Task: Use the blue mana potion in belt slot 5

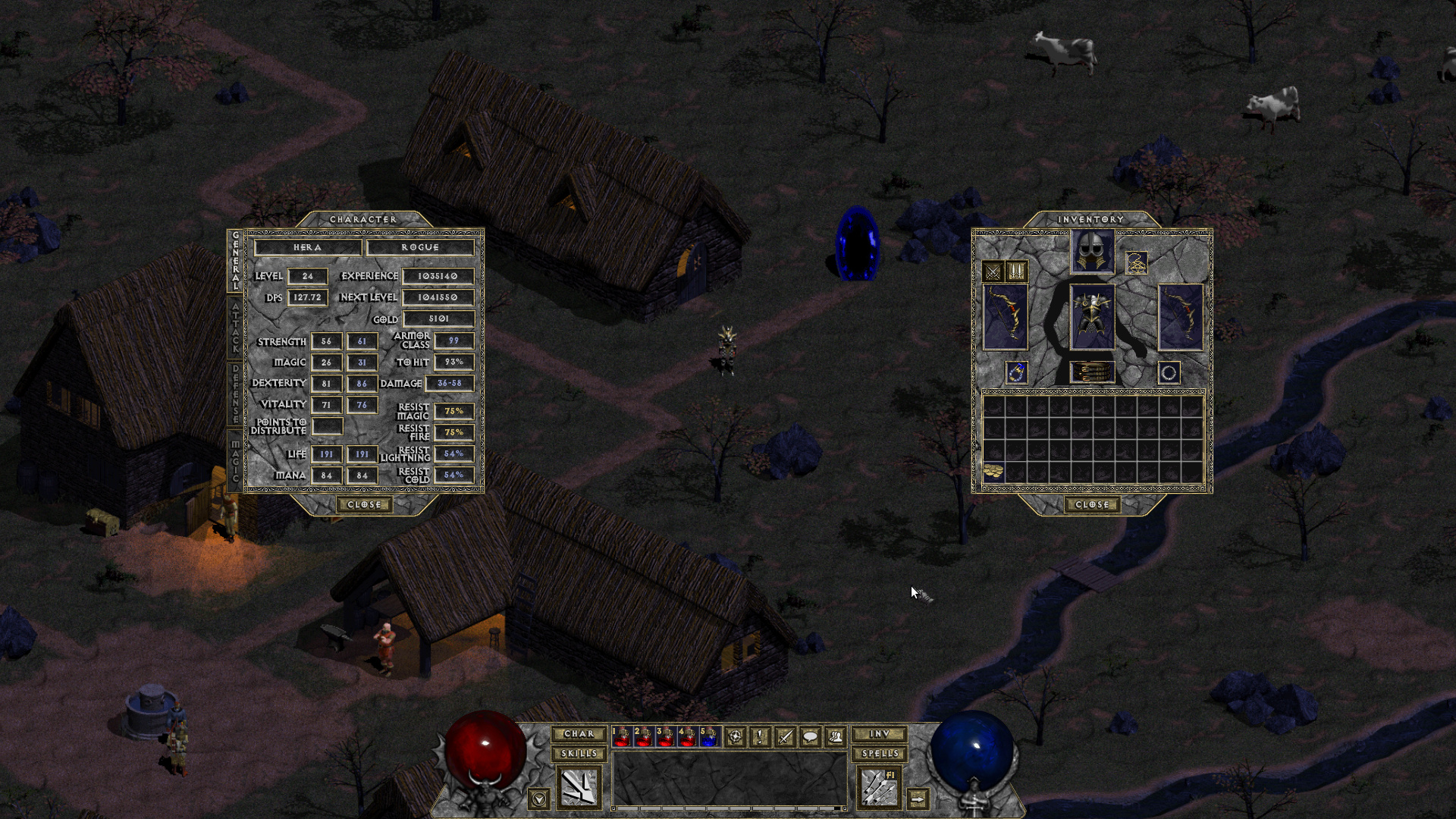Action: pos(709,736)
